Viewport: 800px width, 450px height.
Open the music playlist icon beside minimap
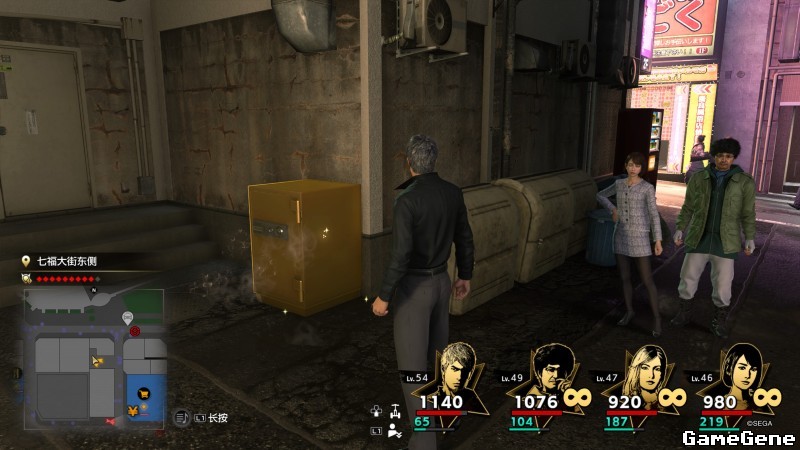[x=183, y=417]
